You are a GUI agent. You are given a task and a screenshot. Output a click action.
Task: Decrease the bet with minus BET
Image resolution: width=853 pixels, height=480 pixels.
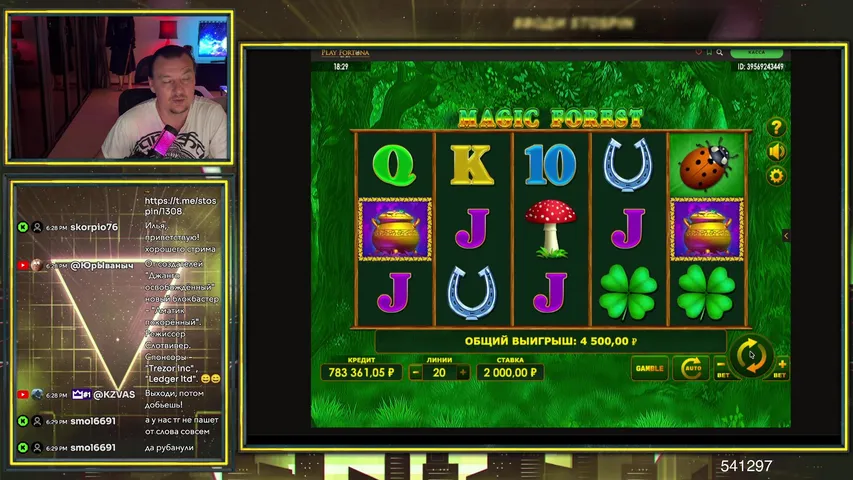(x=722, y=367)
